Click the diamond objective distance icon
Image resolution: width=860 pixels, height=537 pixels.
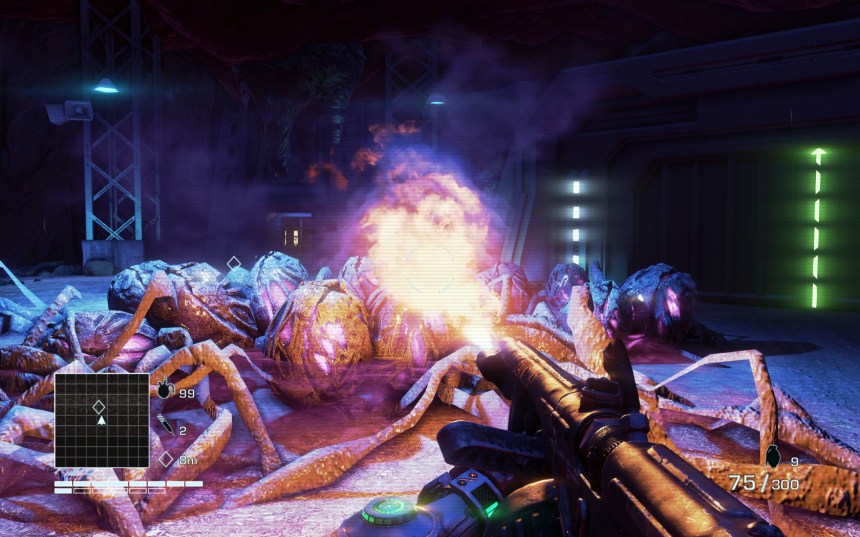(166, 459)
